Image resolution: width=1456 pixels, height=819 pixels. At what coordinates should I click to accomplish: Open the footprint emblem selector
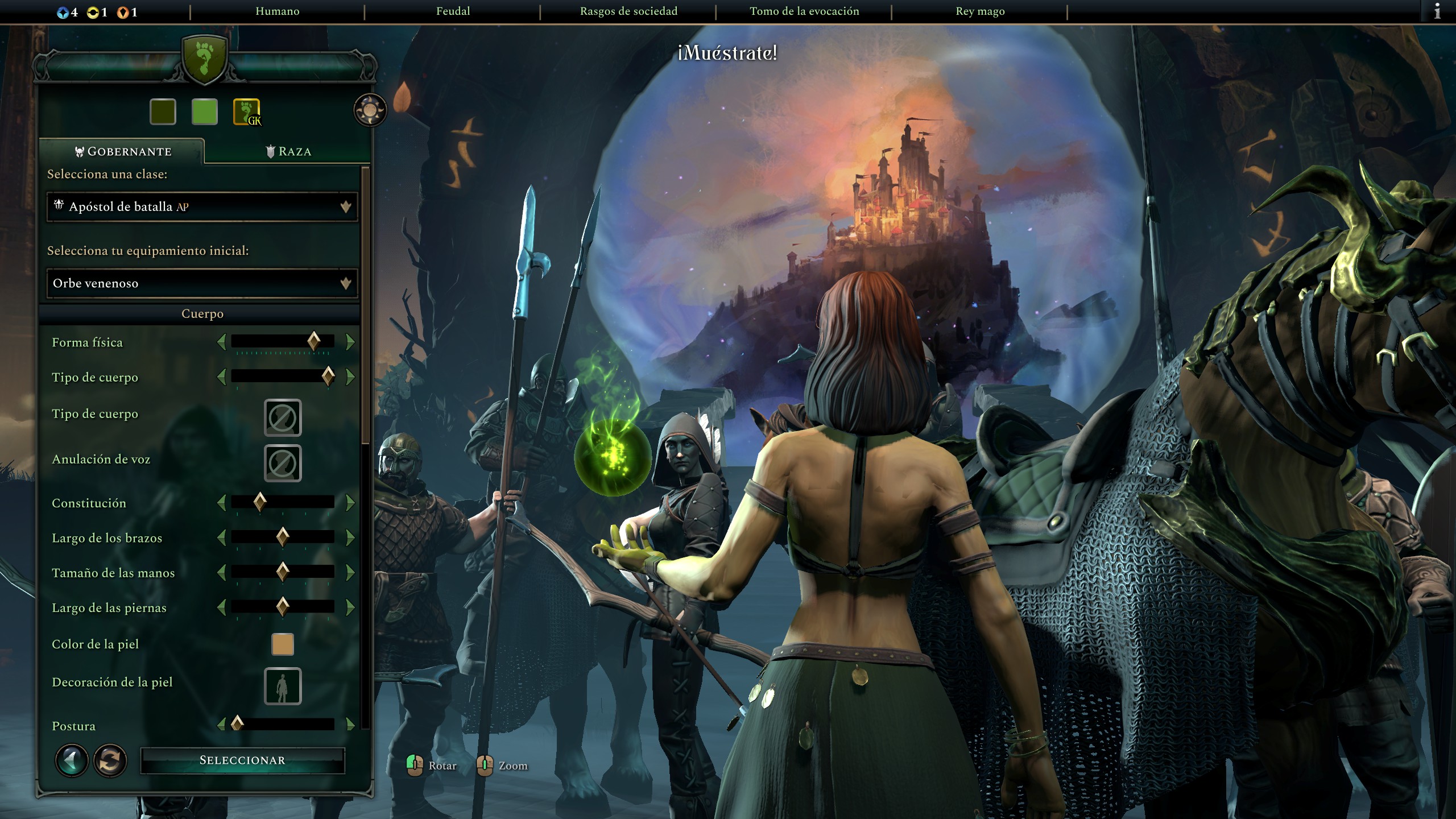point(246,111)
